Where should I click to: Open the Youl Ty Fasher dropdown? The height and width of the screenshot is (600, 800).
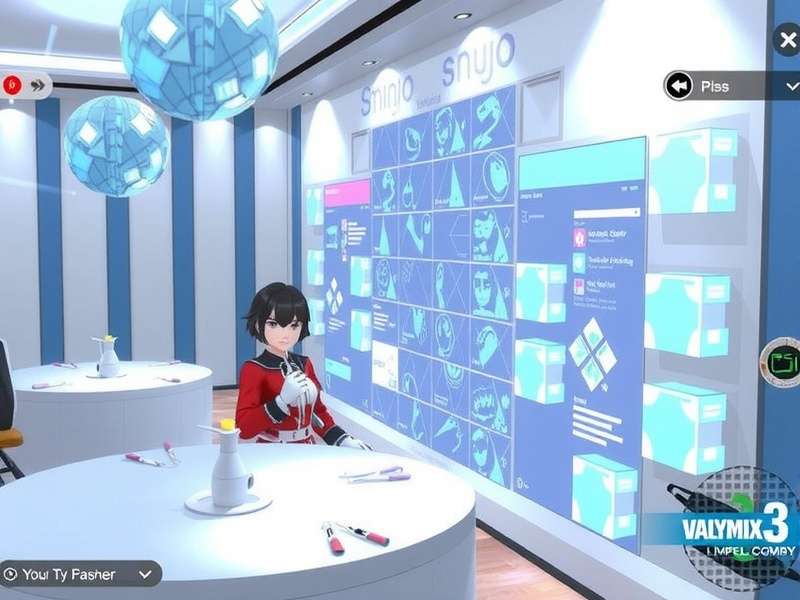pyautogui.click(x=146, y=574)
